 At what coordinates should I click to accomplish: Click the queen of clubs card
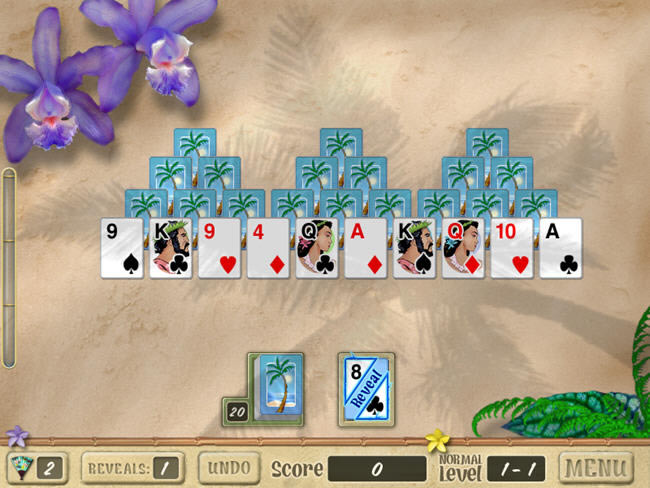tap(317, 248)
